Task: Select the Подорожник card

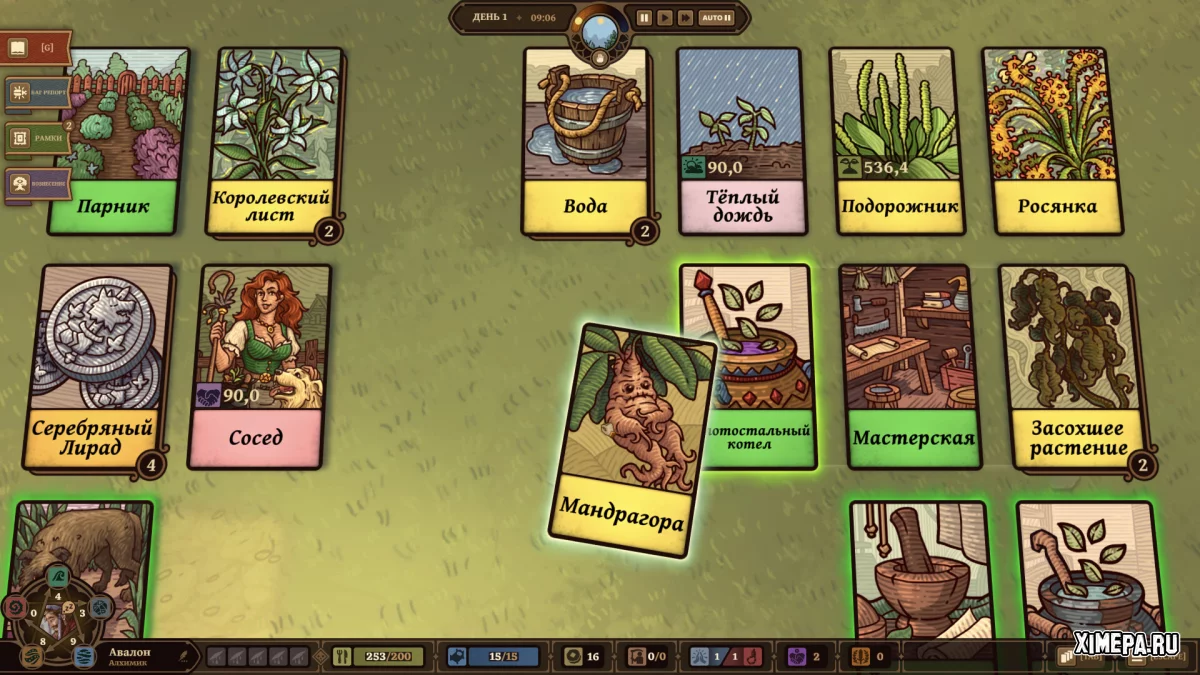Action: coord(898,140)
